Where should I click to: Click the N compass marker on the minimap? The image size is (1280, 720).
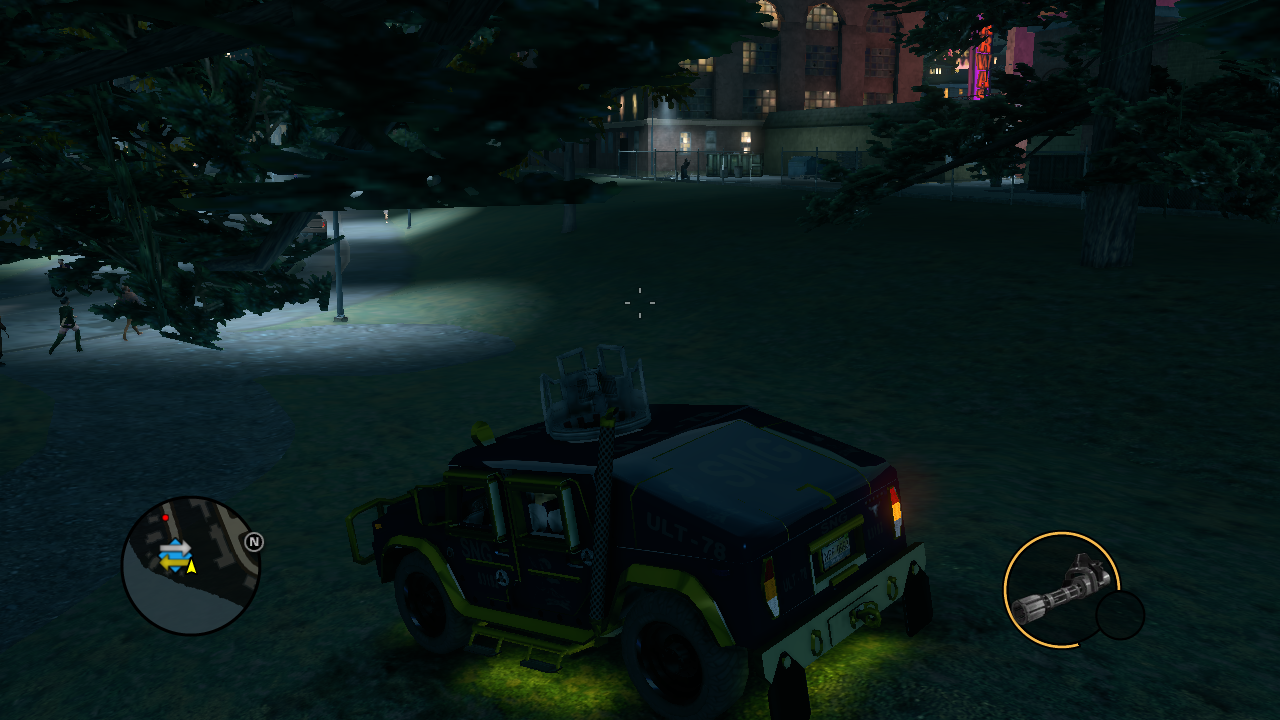pos(254,542)
